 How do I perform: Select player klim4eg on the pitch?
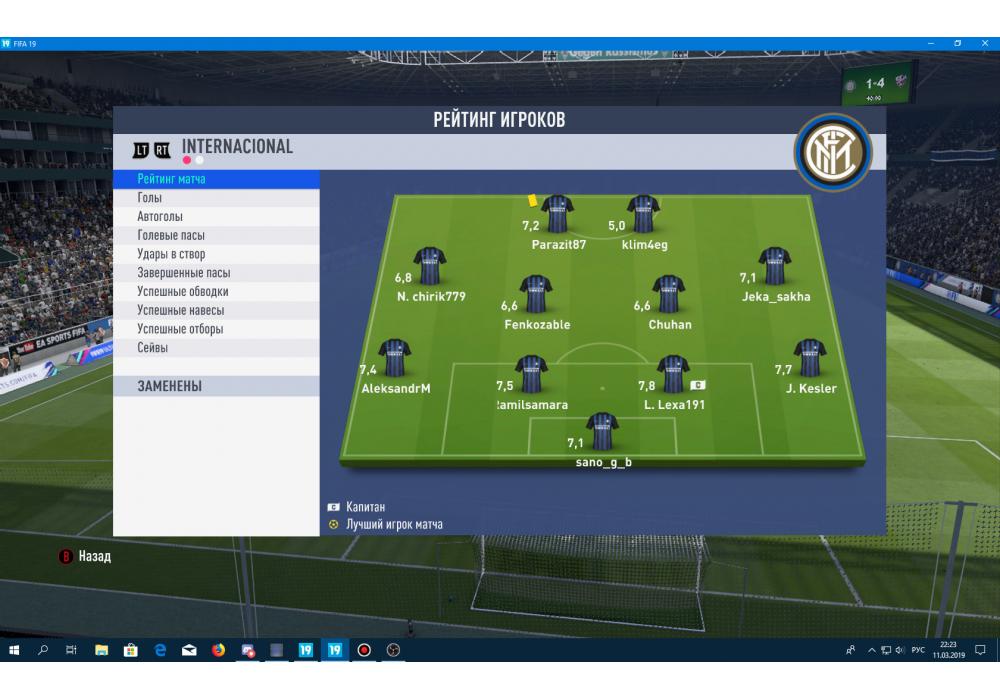[643, 215]
